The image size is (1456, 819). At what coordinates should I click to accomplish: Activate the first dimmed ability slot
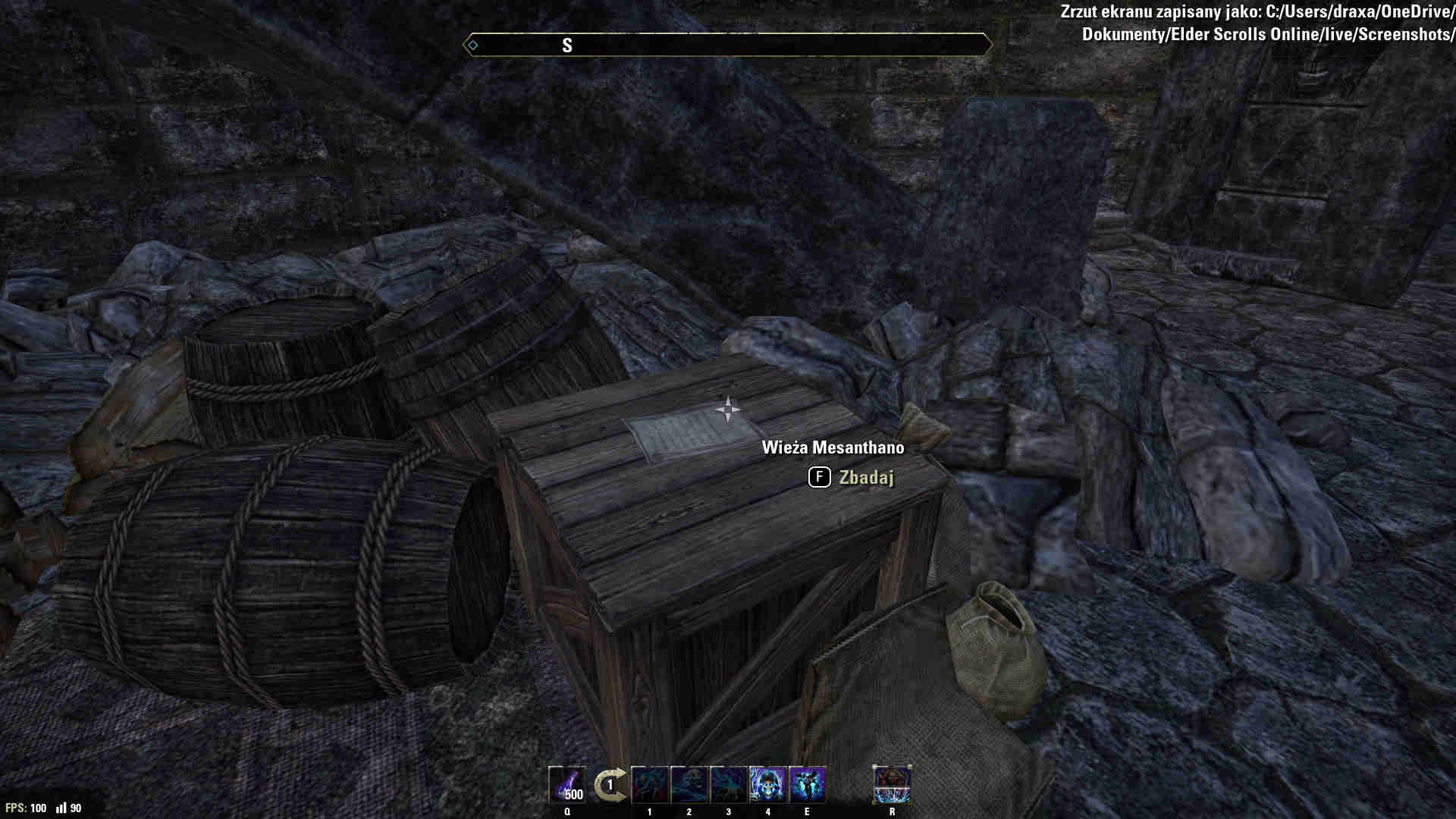pyautogui.click(x=650, y=785)
